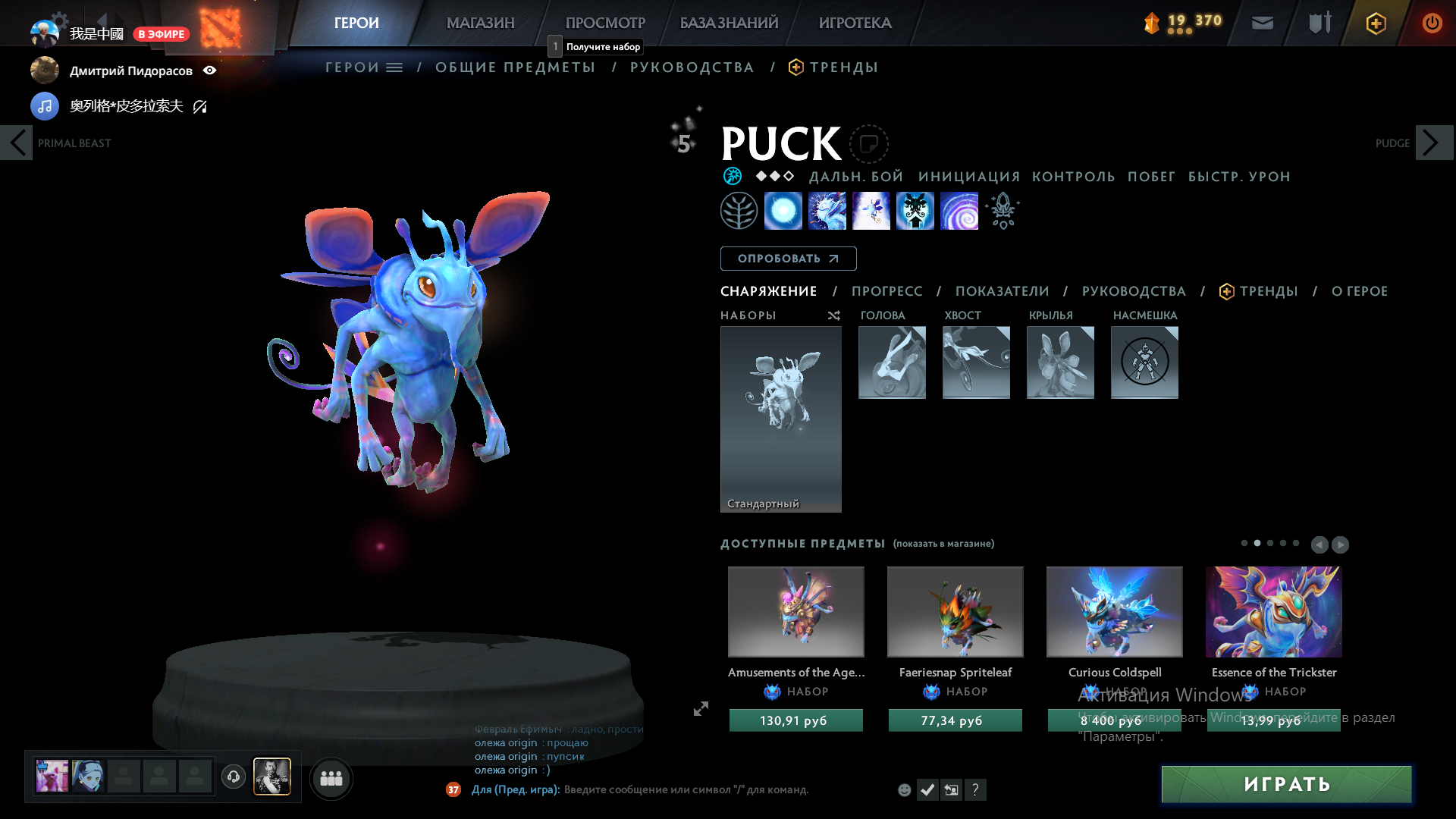1456x819 pixels.
Task: Select the Phase Shift ability icon
Action: [x=871, y=211]
